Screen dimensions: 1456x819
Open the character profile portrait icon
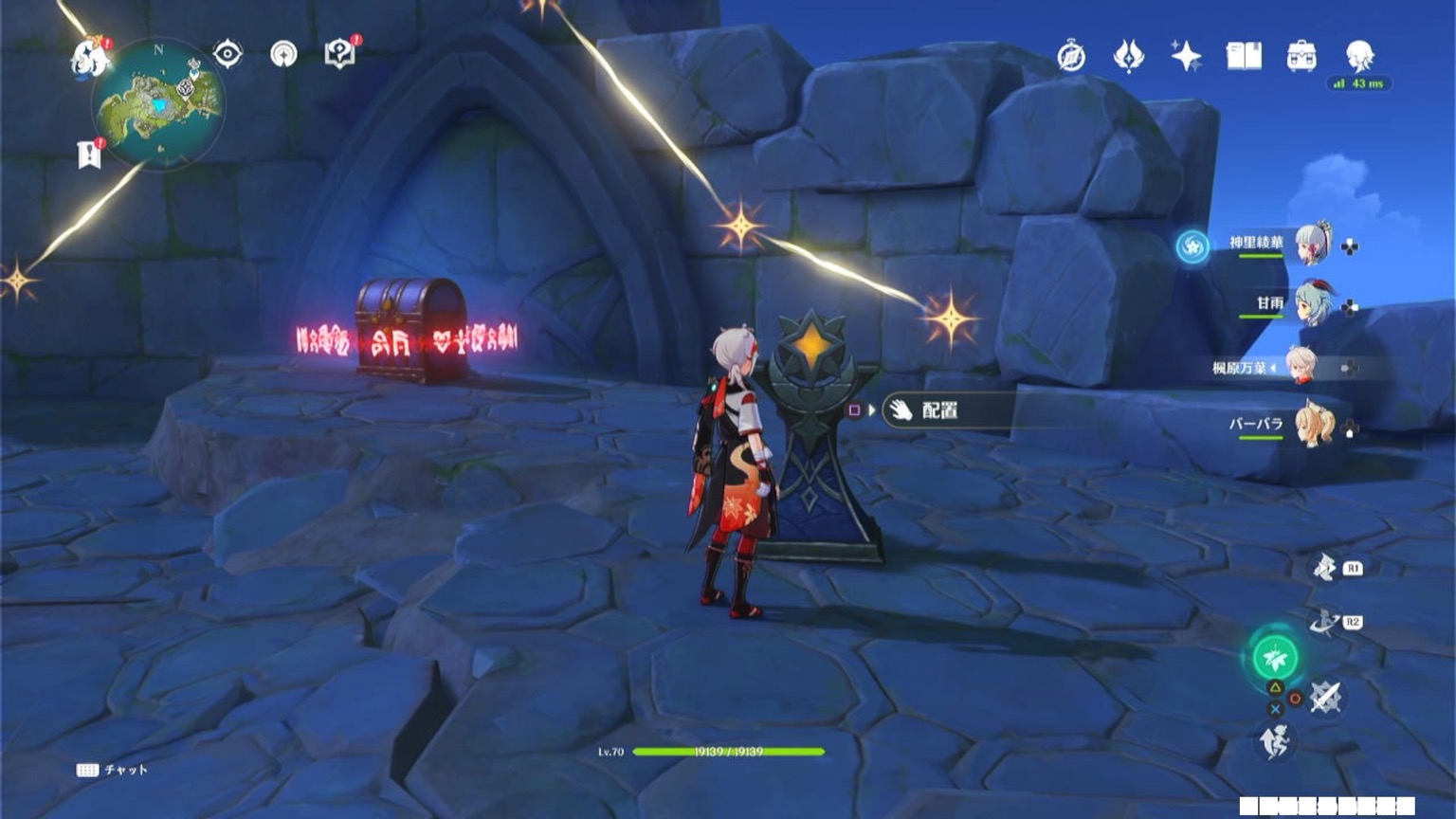[1357, 57]
